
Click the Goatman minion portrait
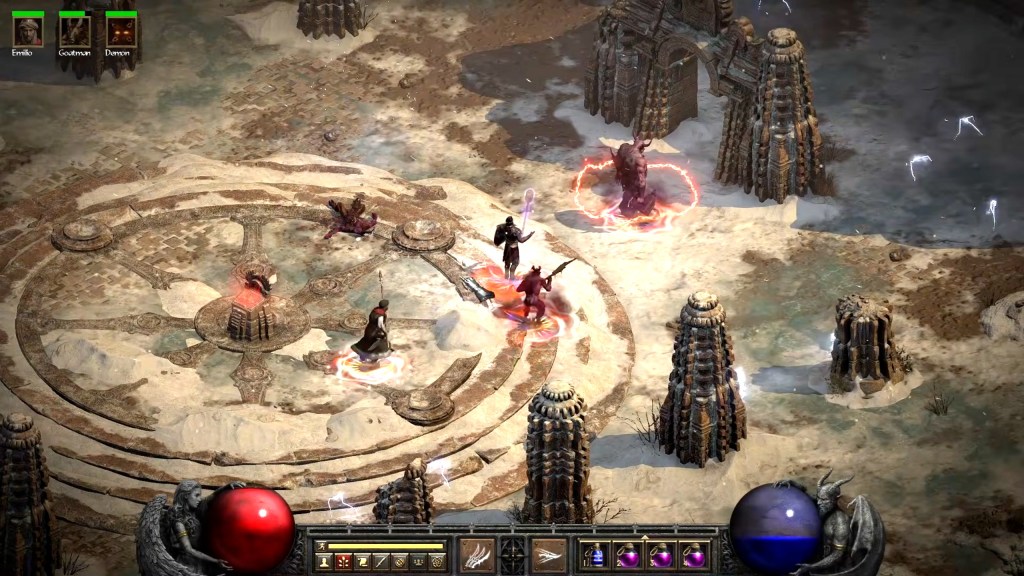pyautogui.click(x=74, y=31)
